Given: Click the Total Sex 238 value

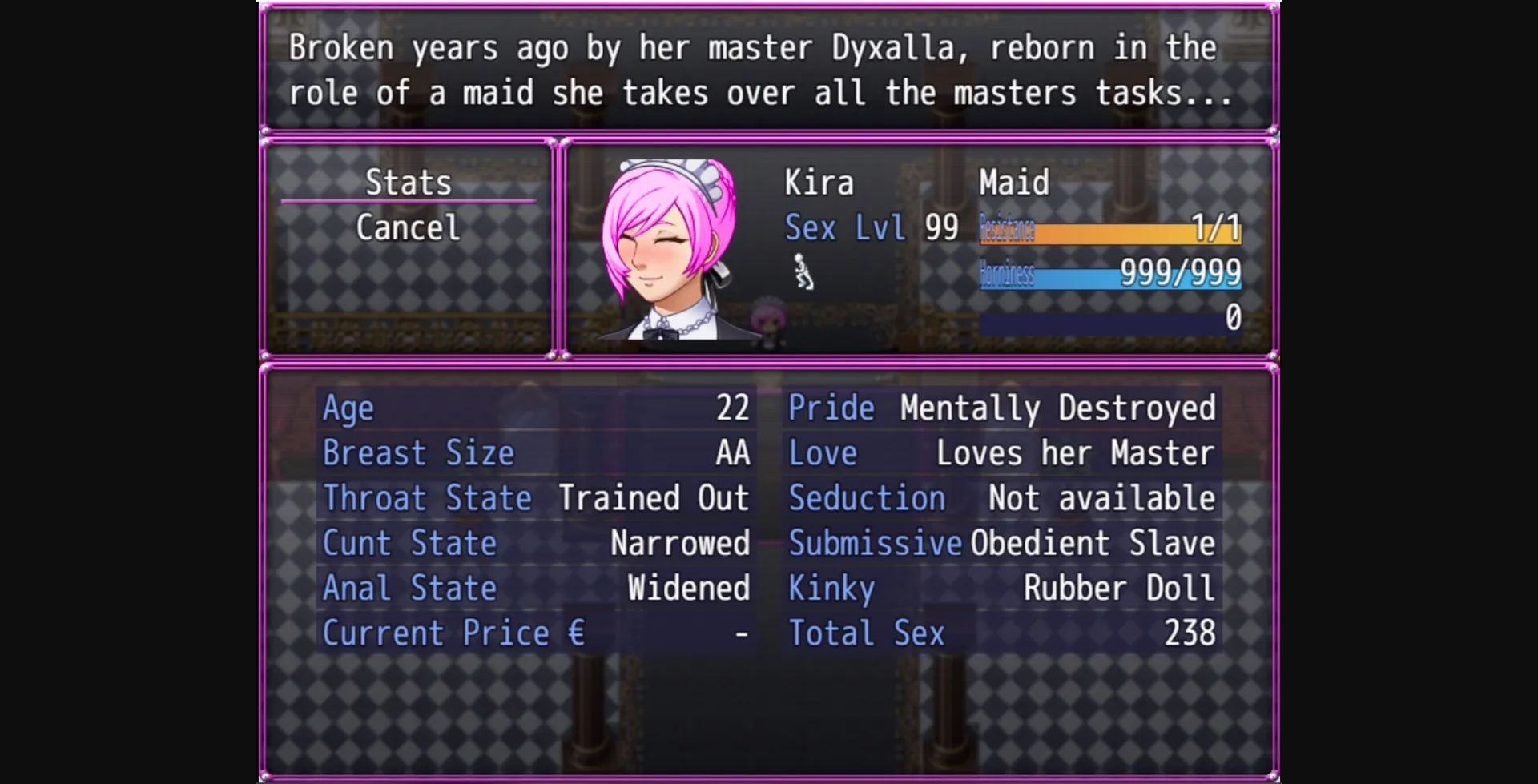Looking at the screenshot, I should coord(1001,632).
